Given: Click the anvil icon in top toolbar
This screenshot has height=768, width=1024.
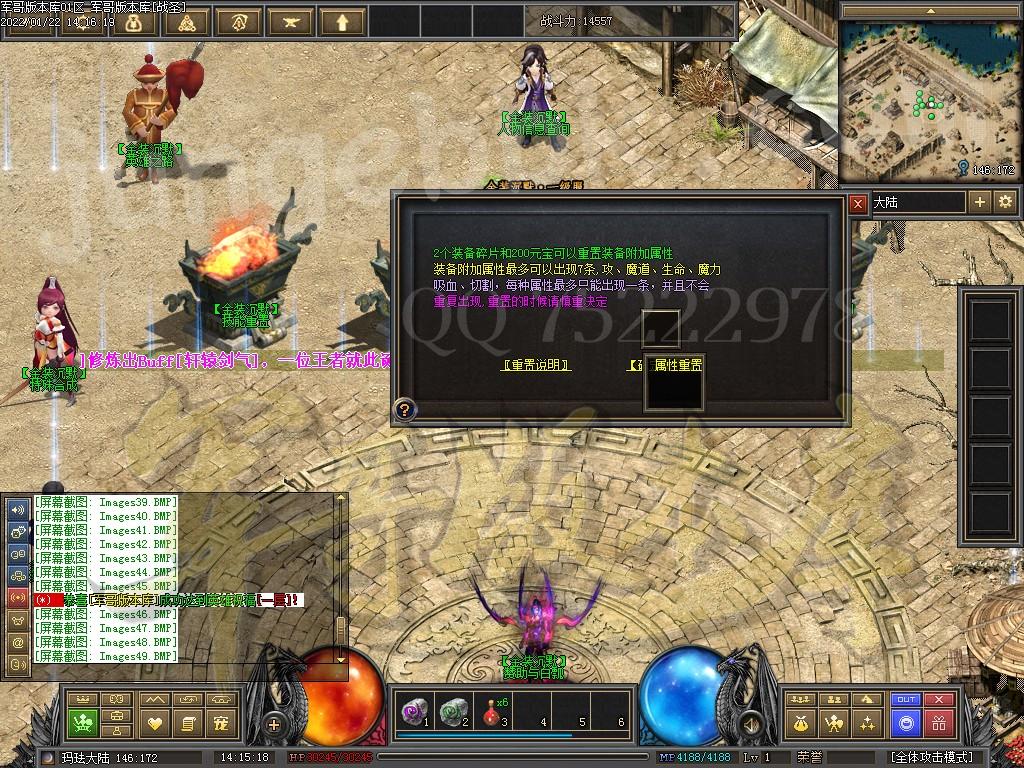Looking at the screenshot, I should point(291,21).
